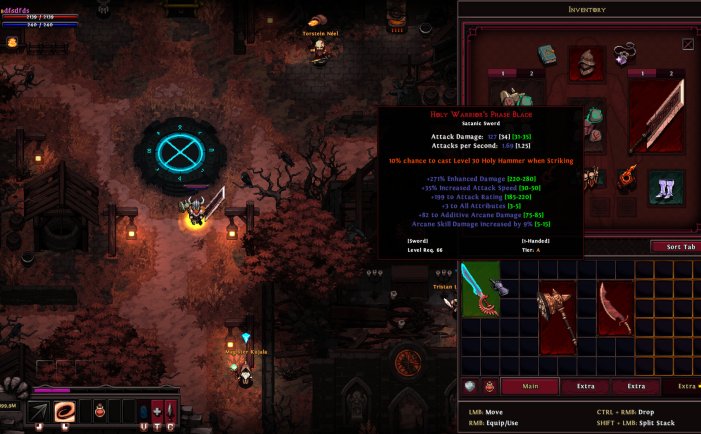The image size is (701, 434).
Task: Open the red pouch inventory filter icon
Action: point(491,385)
